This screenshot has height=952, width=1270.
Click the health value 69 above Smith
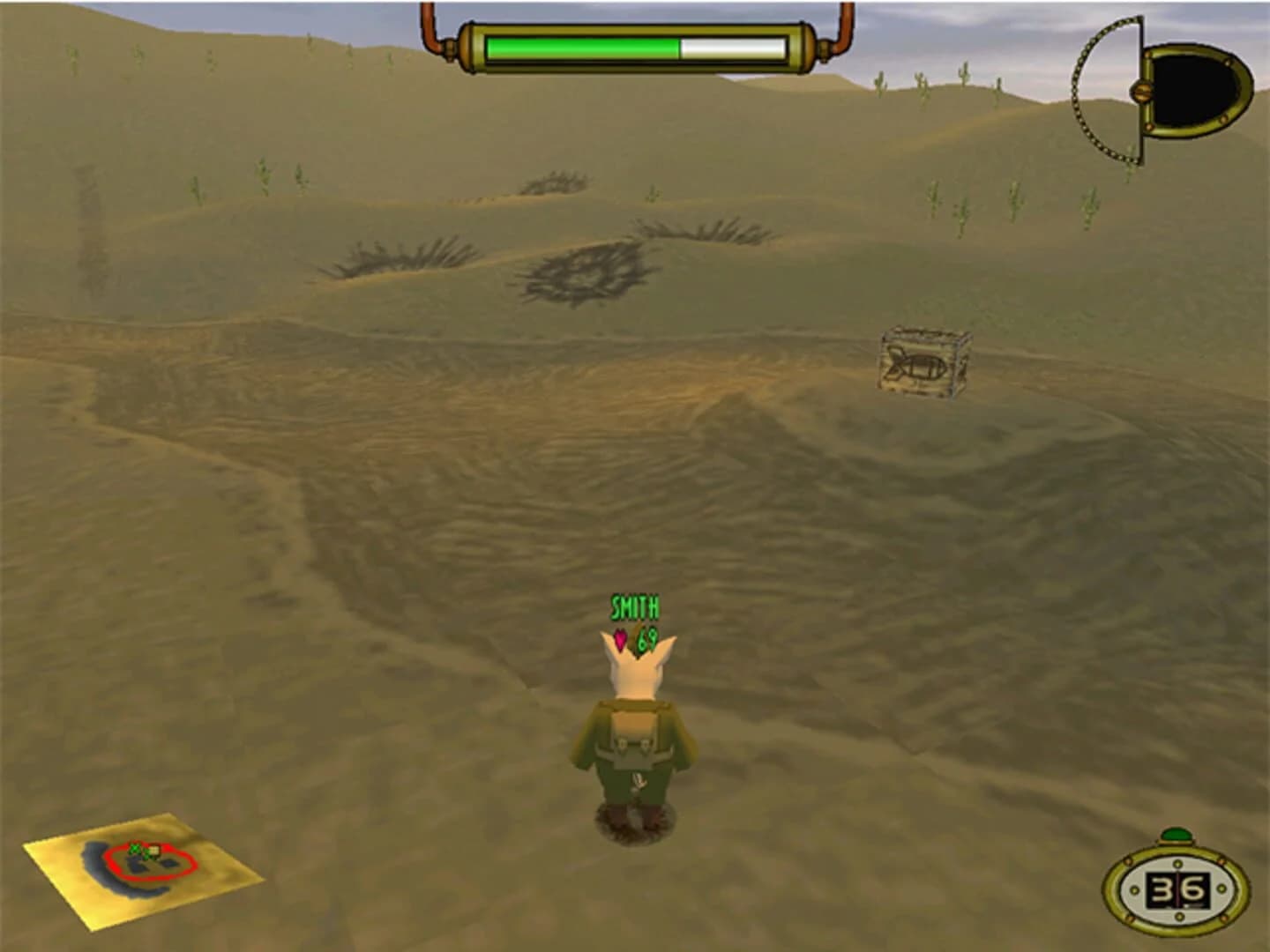point(646,639)
